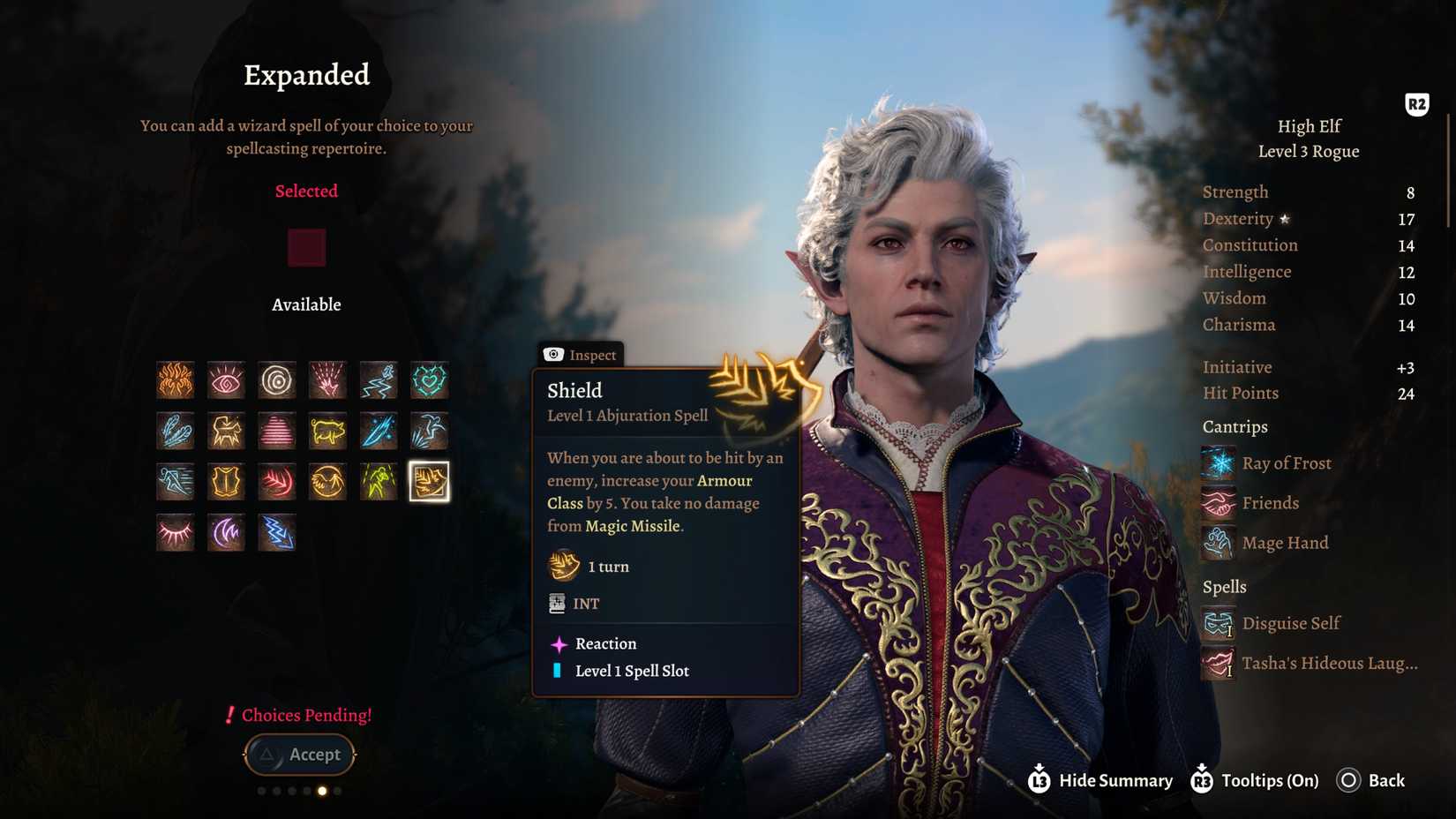
Task: Choose the Burning Hands spell icon
Action: (176, 380)
